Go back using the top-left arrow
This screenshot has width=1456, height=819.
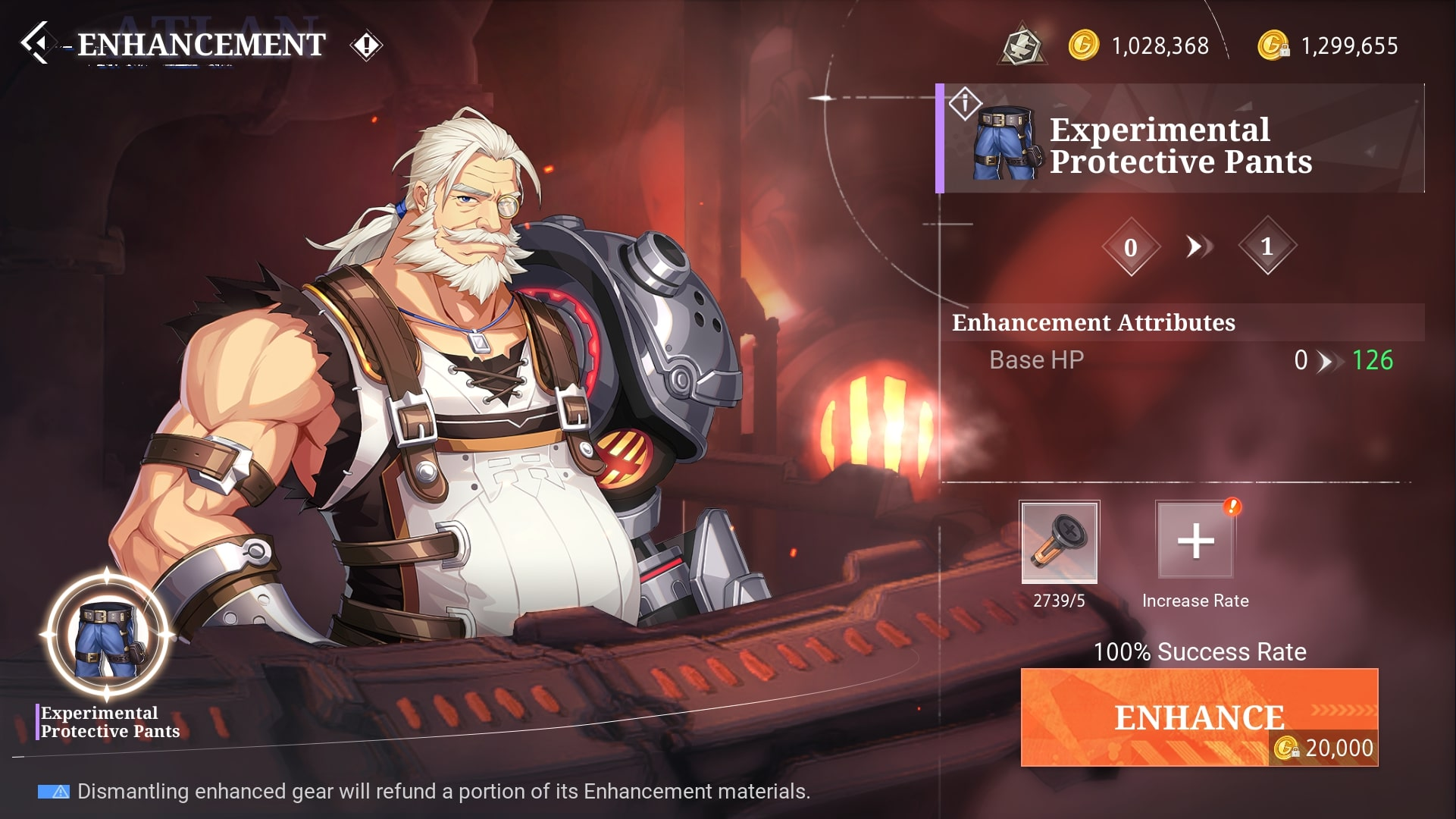click(36, 43)
